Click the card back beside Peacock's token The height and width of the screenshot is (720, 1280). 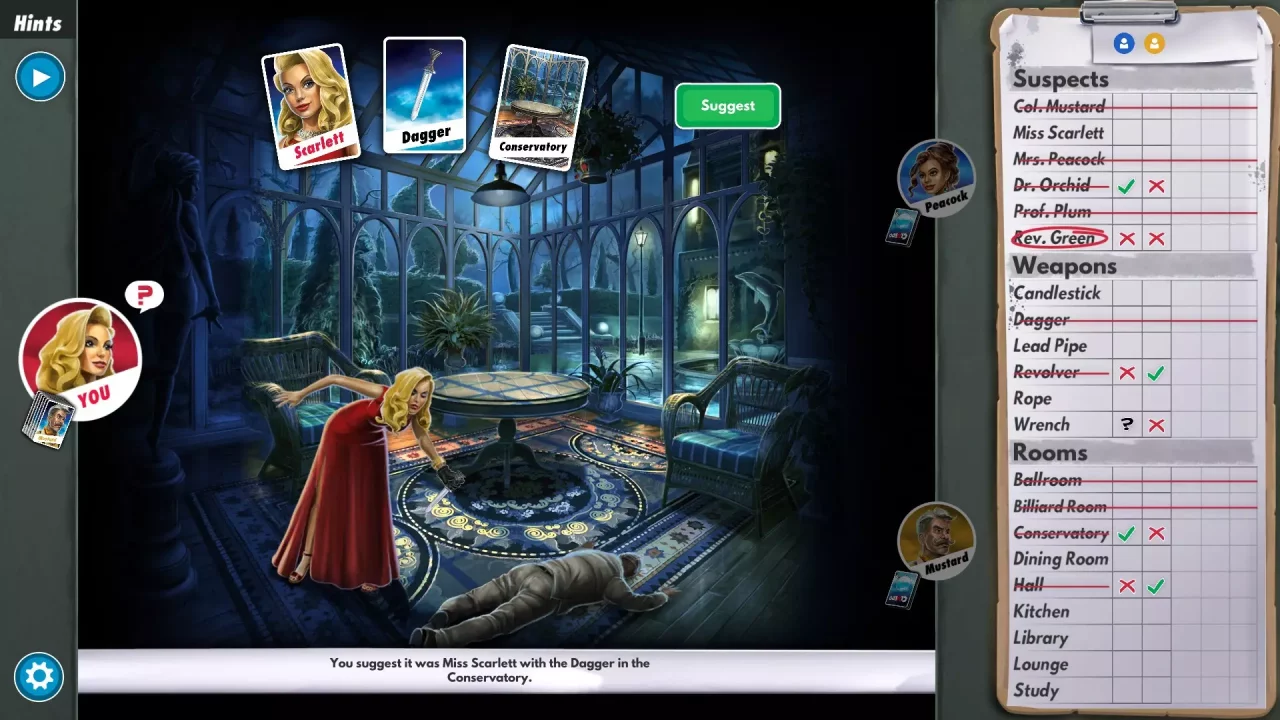(x=901, y=228)
